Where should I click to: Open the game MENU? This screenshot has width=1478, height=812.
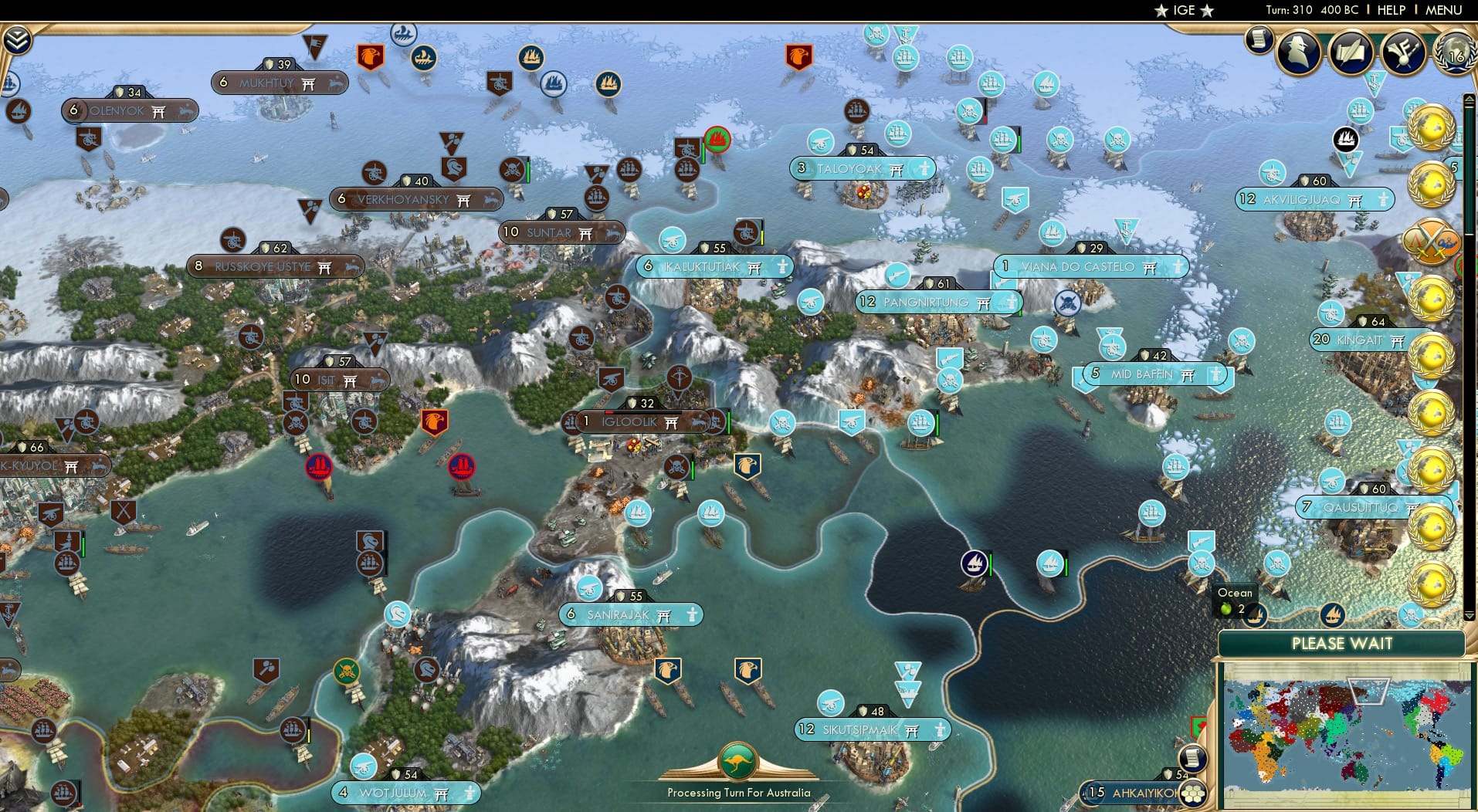click(x=1442, y=10)
